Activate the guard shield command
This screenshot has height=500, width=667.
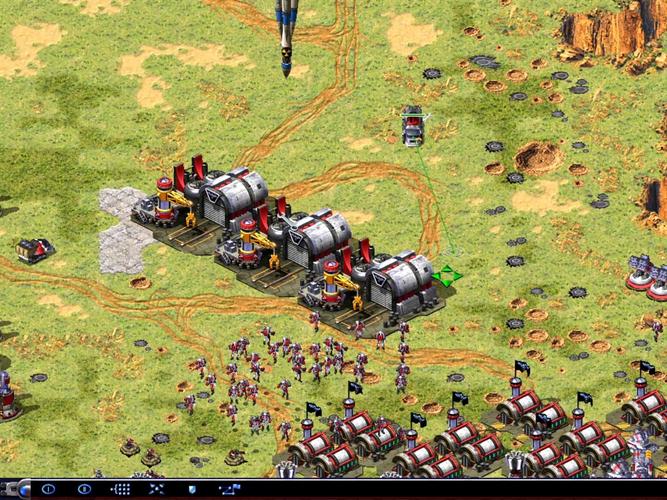coord(191,489)
